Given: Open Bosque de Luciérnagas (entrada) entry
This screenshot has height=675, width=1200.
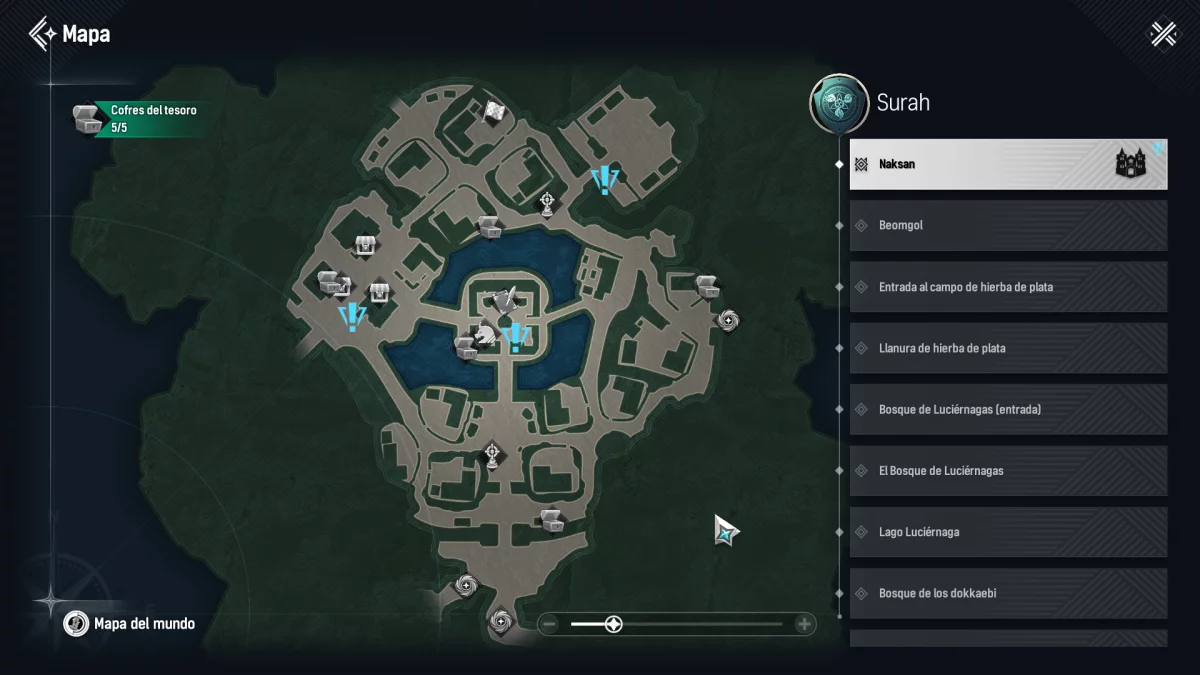Looking at the screenshot, I should [x=1008, y=410].
